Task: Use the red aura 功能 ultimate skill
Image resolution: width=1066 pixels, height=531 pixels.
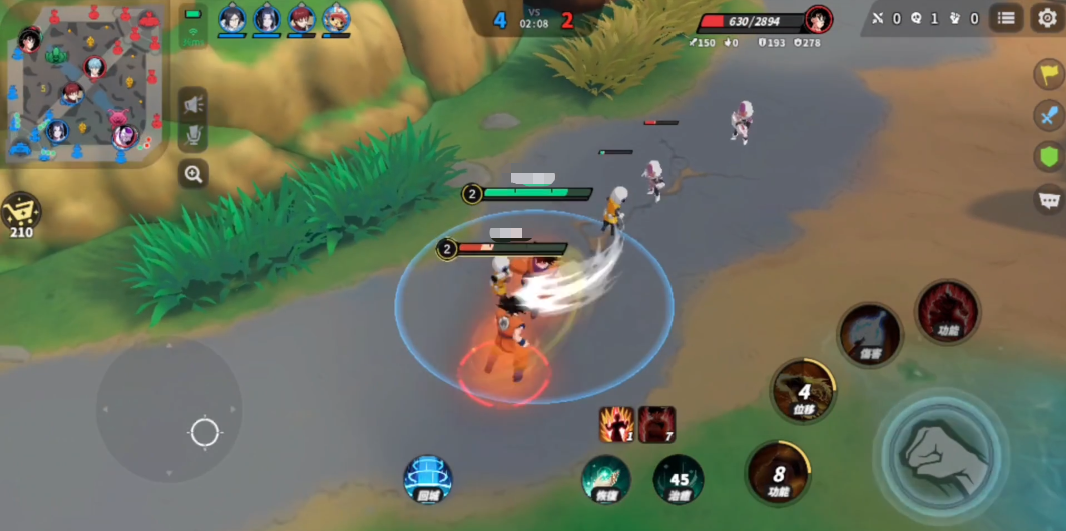Action: pyautogui.click(x=948, y=311)
